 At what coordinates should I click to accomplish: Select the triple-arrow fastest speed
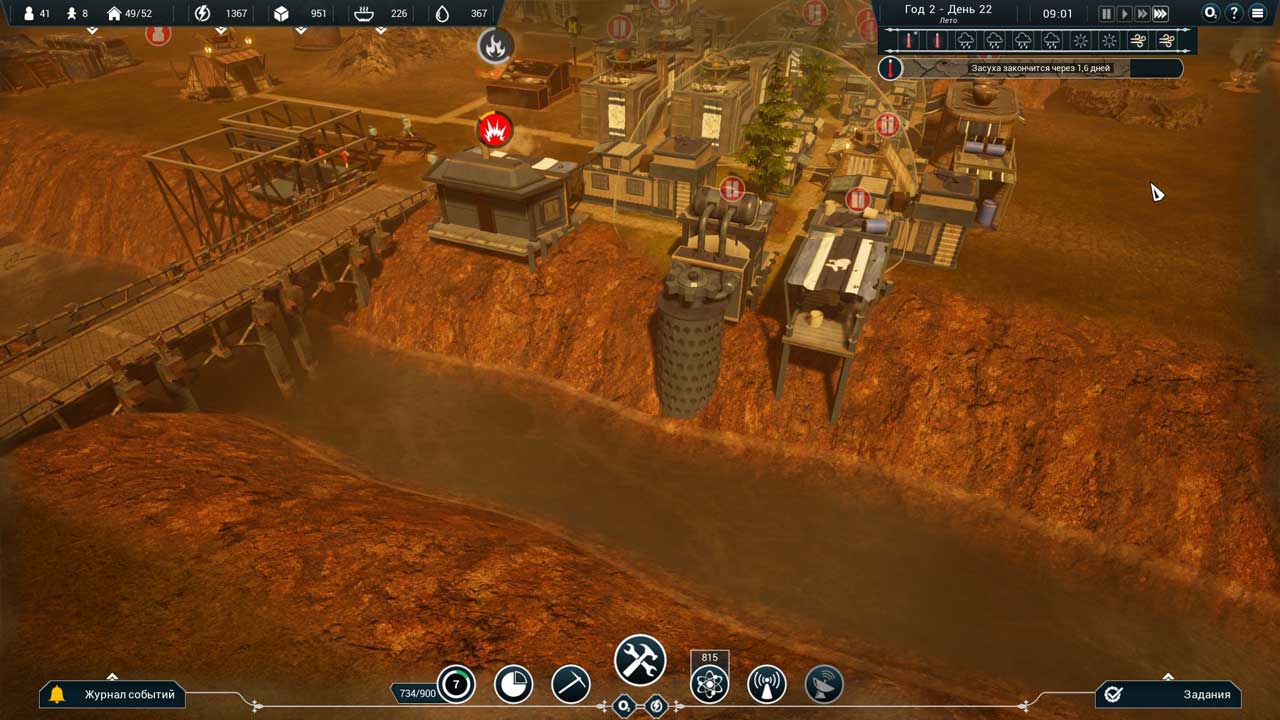point(1160,14)
